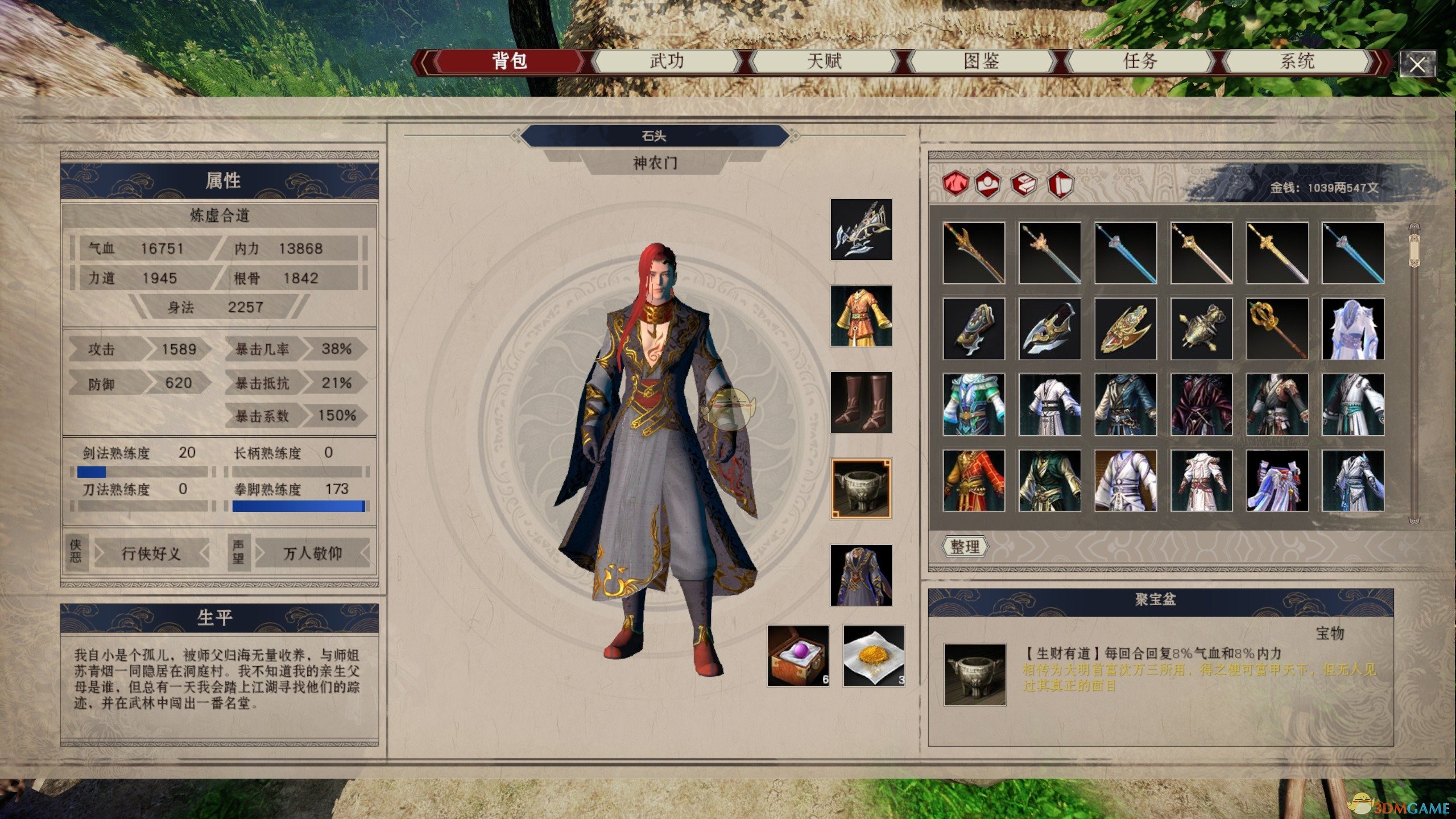Open the 系统 system tab
The width and height of the screenshot is (1456, 819).
[1297, 61]
